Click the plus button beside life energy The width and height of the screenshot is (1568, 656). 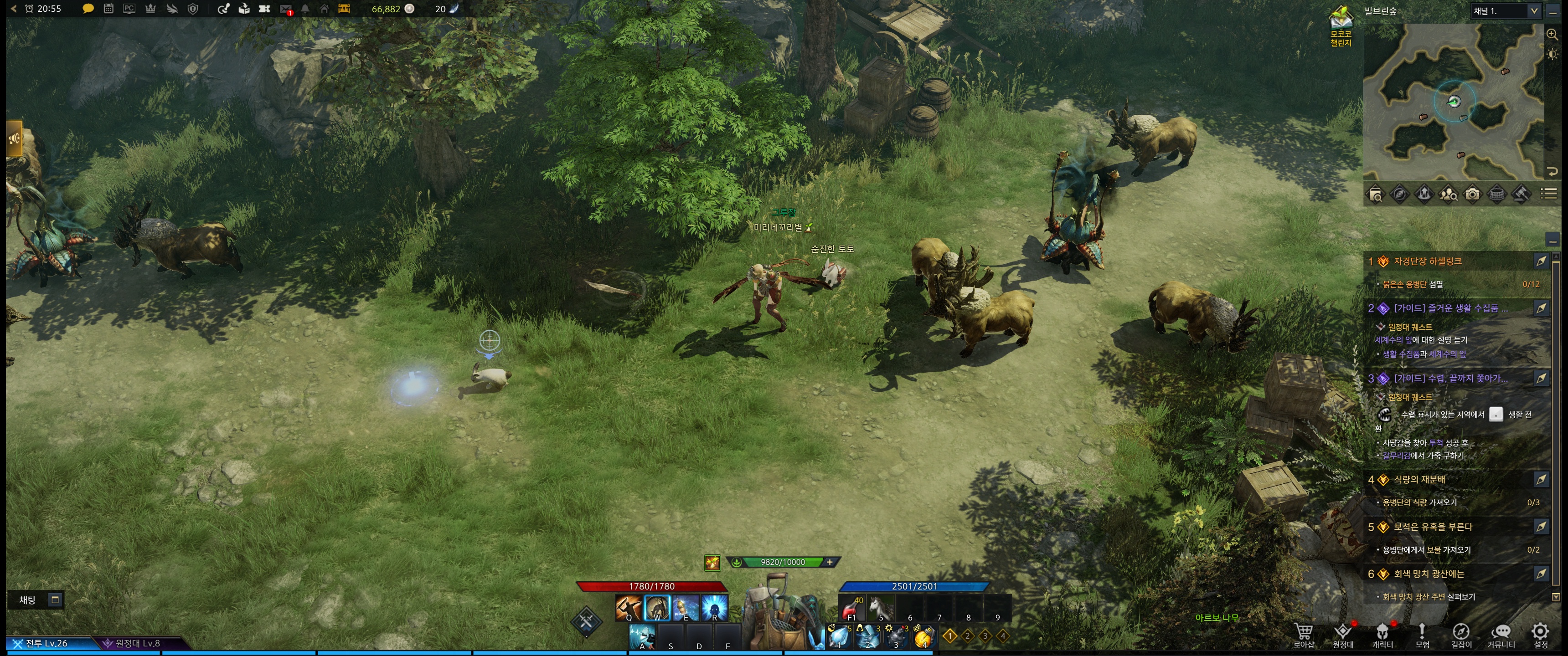coord(830,562)
